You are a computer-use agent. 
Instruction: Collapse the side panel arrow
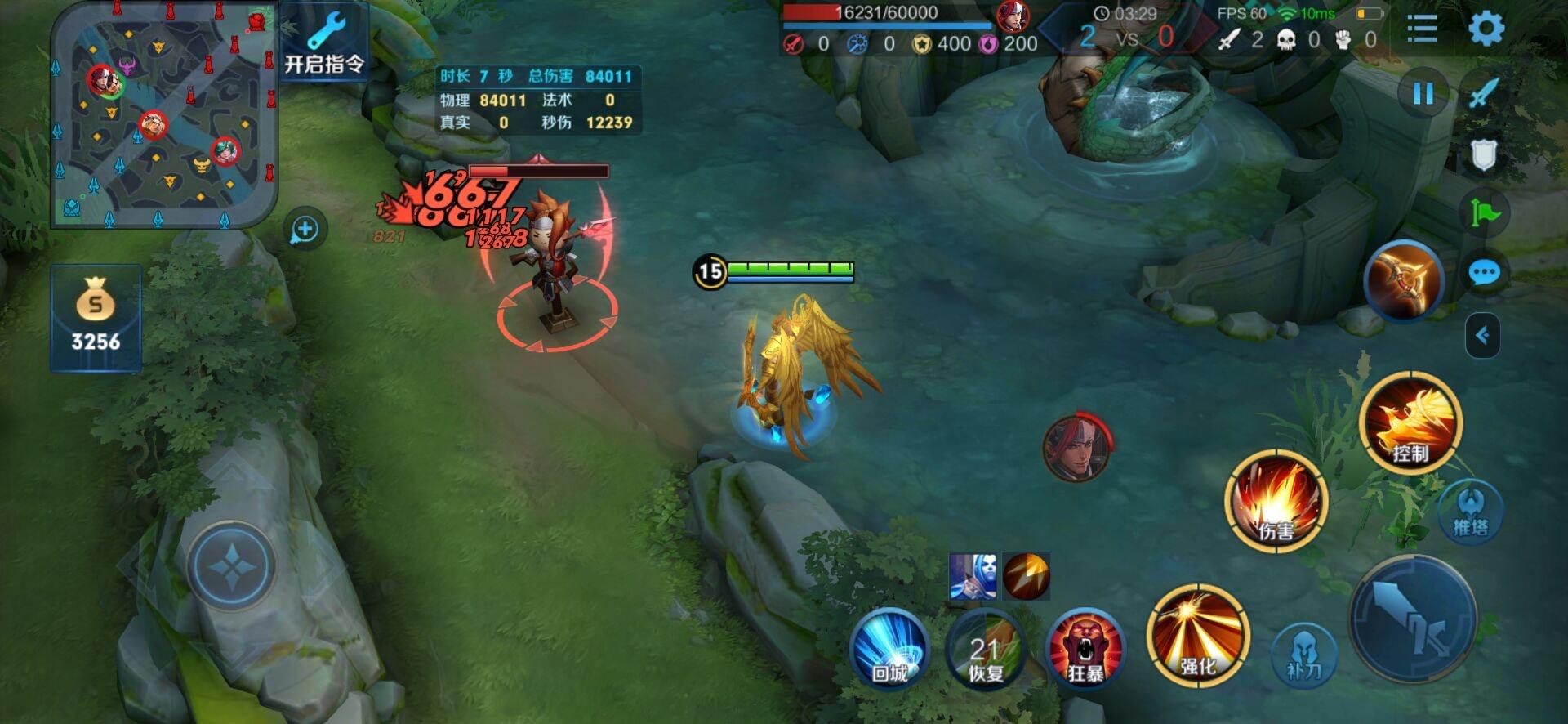(1482, 335)
